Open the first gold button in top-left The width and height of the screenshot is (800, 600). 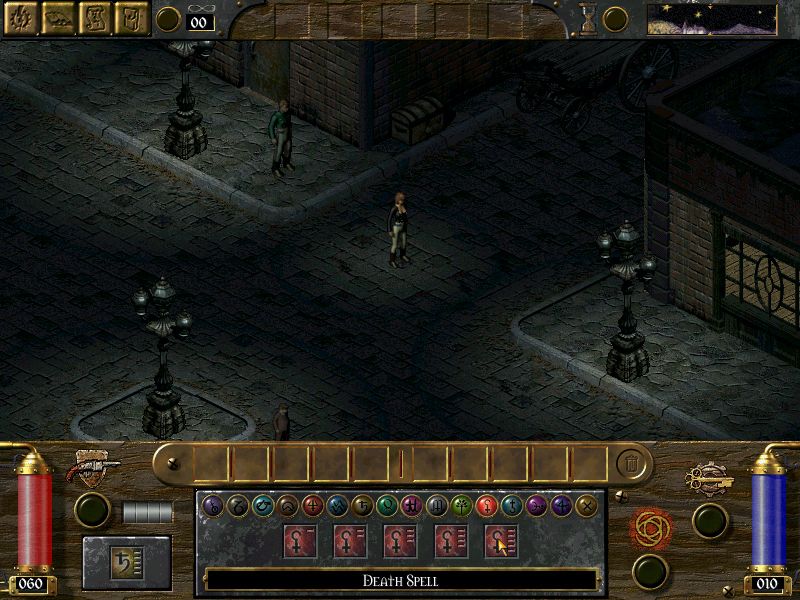[x=21, y=17]
